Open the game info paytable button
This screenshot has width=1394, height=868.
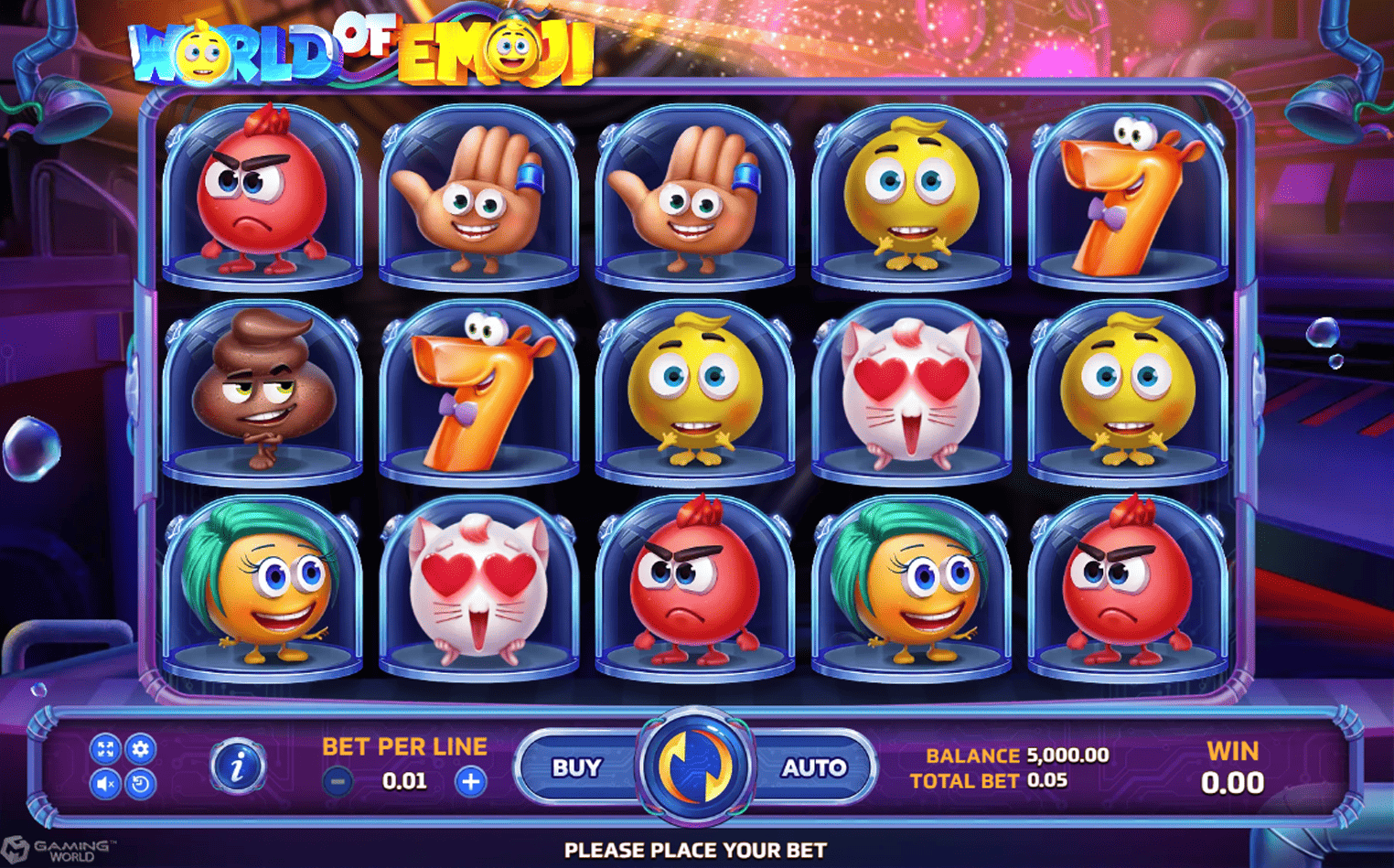coord(235,766)
